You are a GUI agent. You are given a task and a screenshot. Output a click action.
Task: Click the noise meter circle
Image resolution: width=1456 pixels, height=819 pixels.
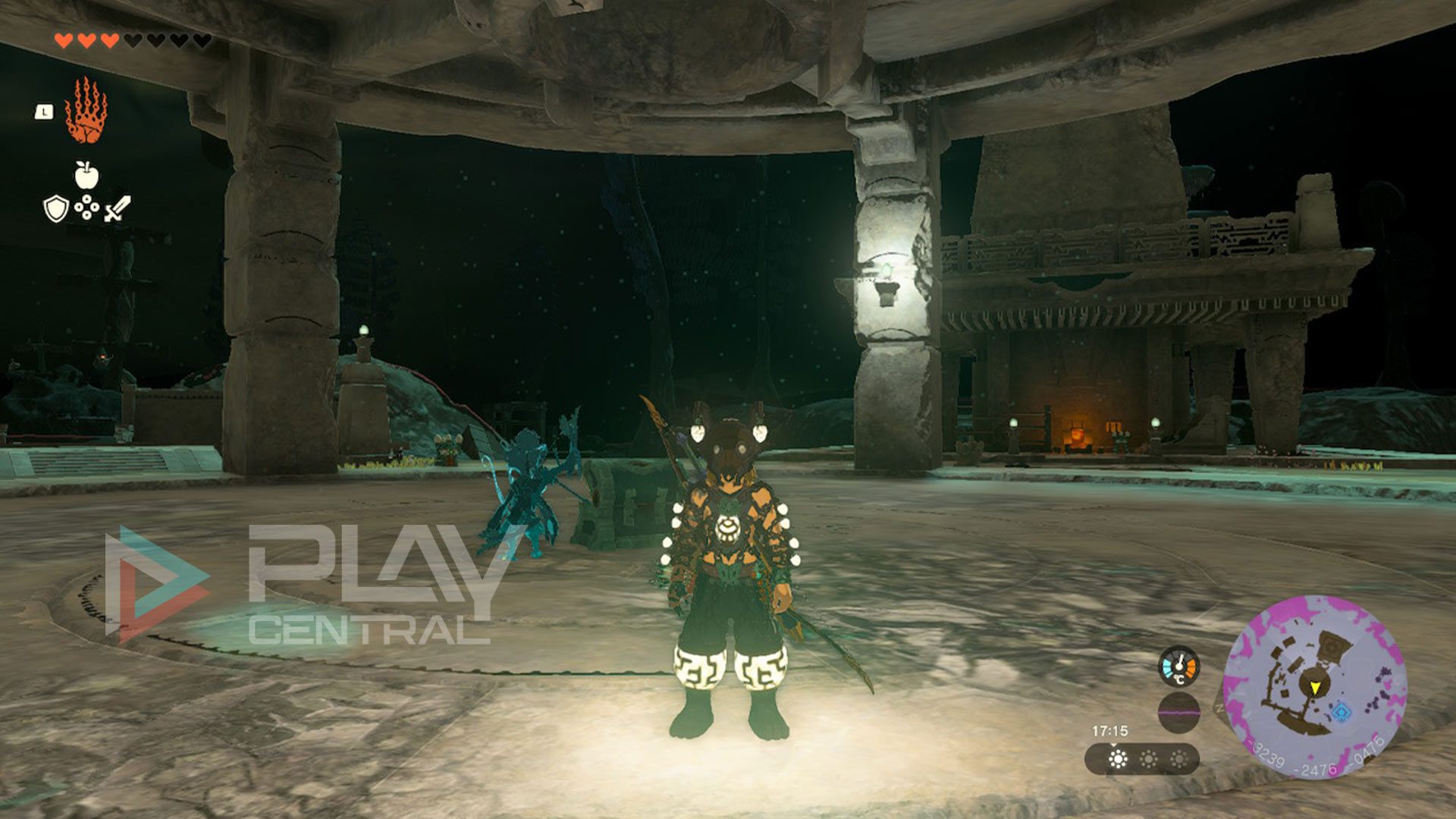1178,712
